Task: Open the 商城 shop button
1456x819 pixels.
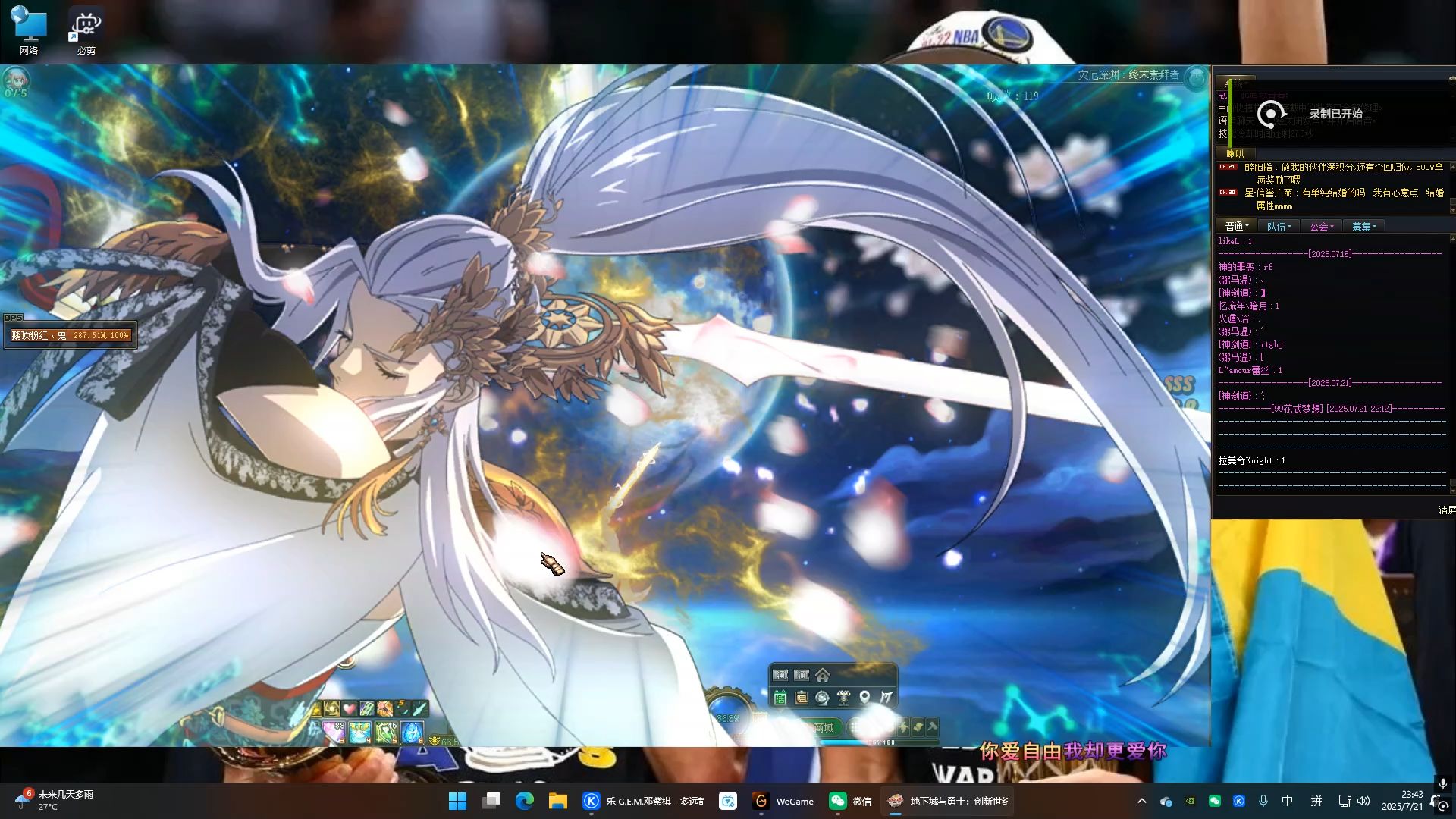Action: [823, 727]
